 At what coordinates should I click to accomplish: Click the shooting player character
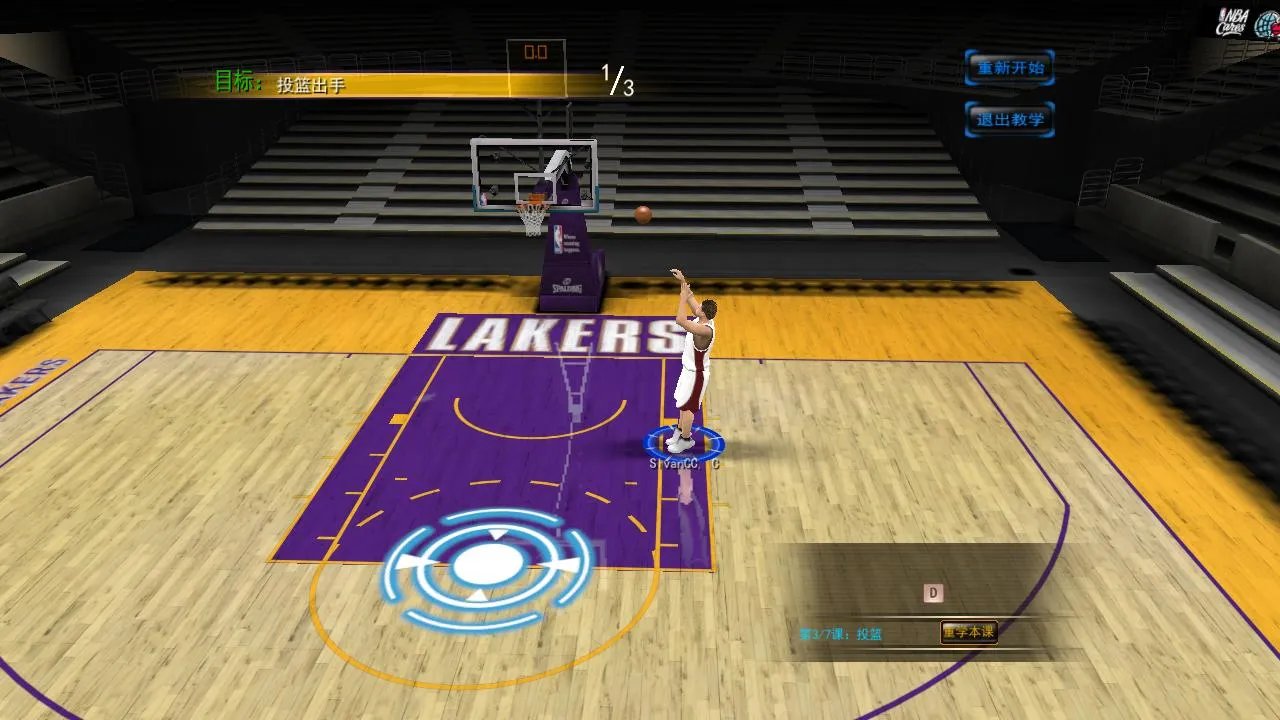pyautogui.click(x=693, y=355)
